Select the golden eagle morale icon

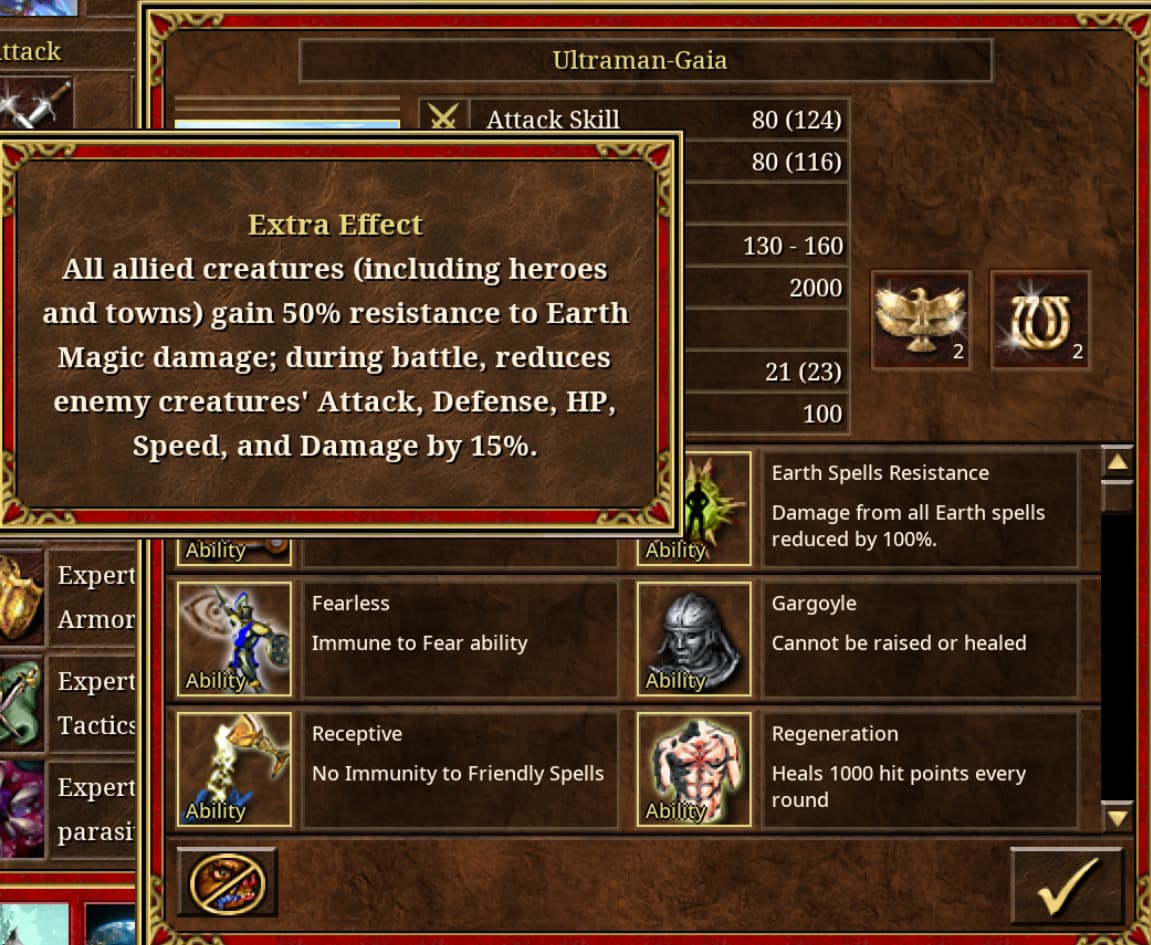click(x=921, y=320)
